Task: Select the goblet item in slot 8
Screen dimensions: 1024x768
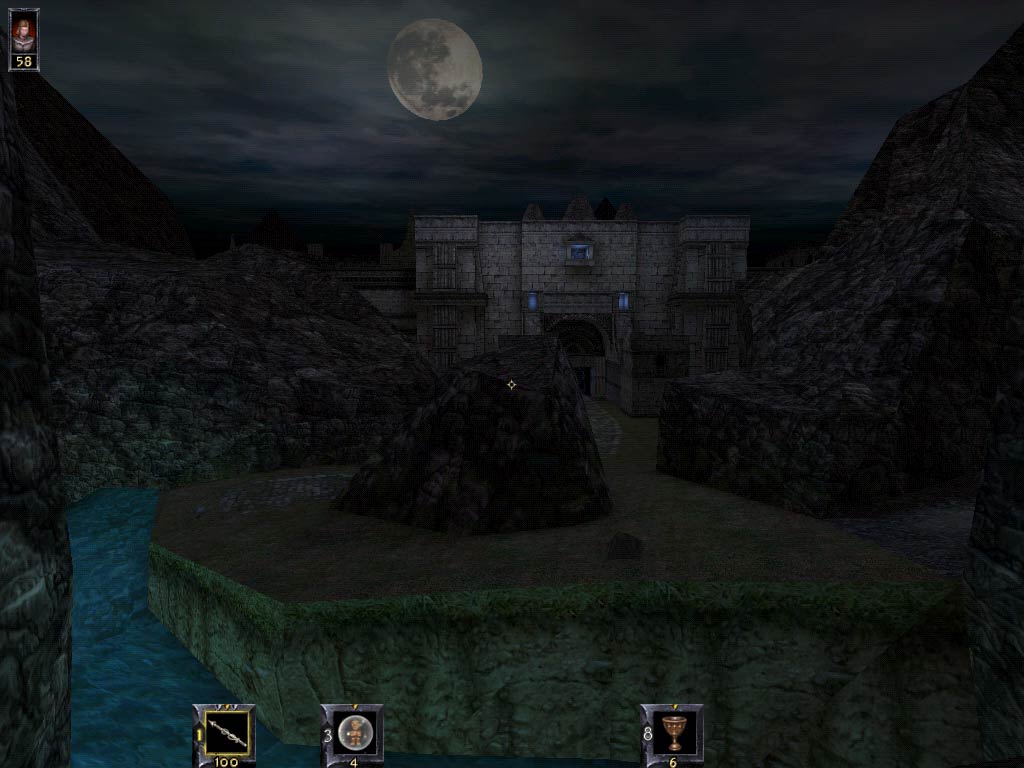Action: [x=674, y=732]
